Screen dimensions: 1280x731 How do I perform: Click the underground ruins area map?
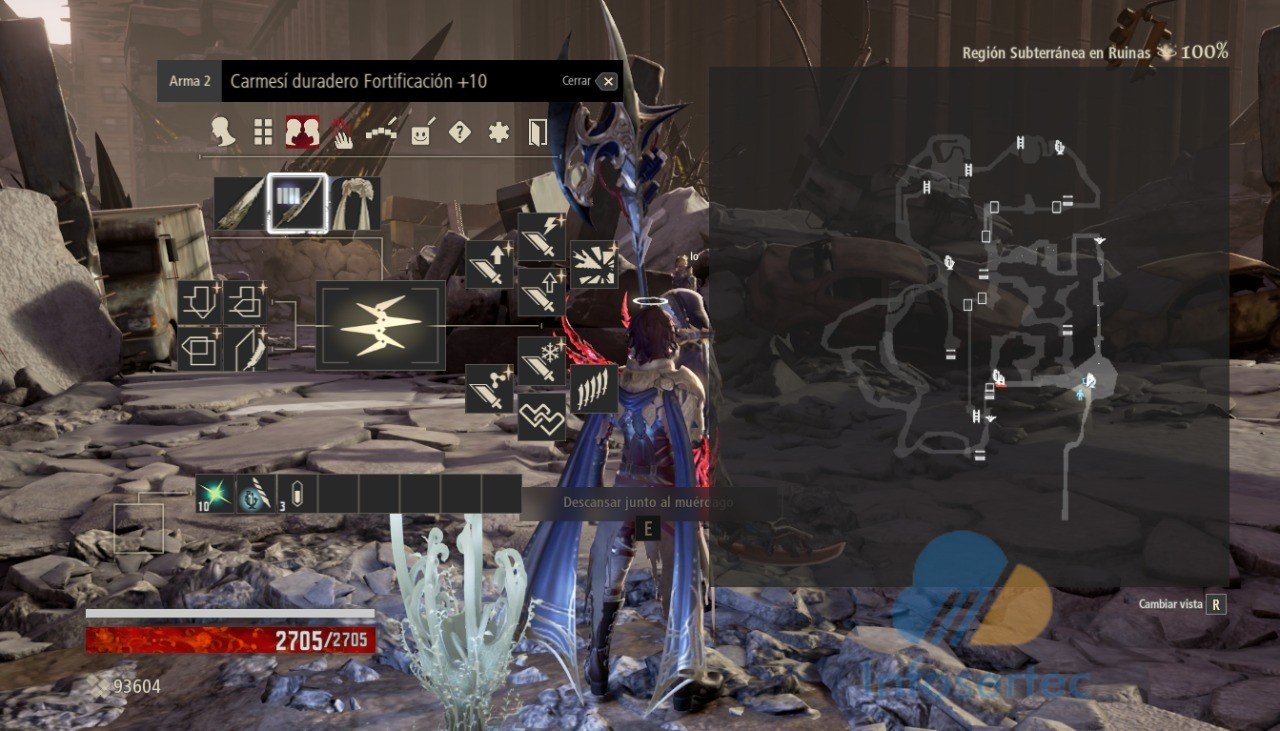pyautogui.click(x=968, y=326)
